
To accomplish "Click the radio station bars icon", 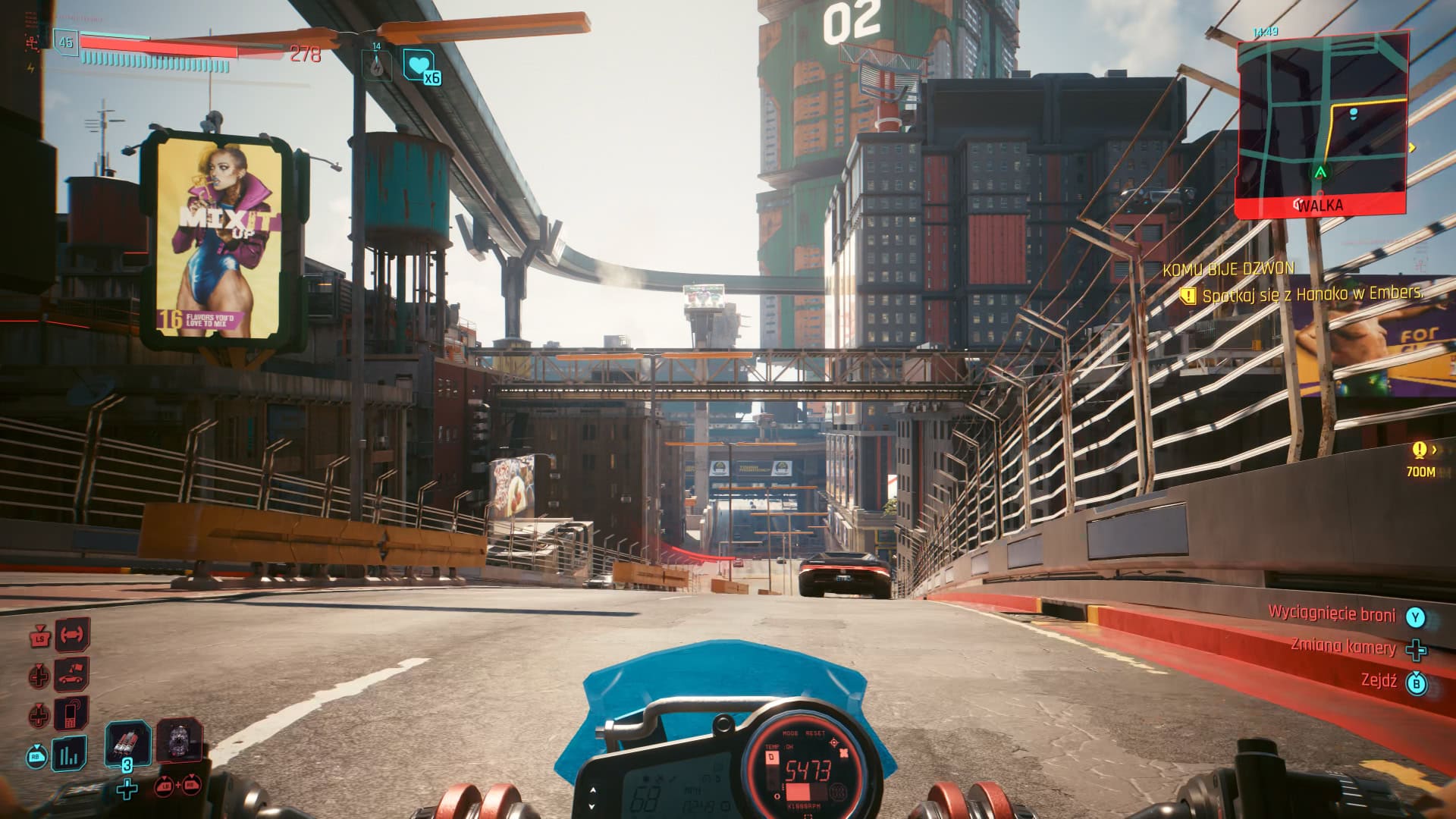I will (69, 753).
